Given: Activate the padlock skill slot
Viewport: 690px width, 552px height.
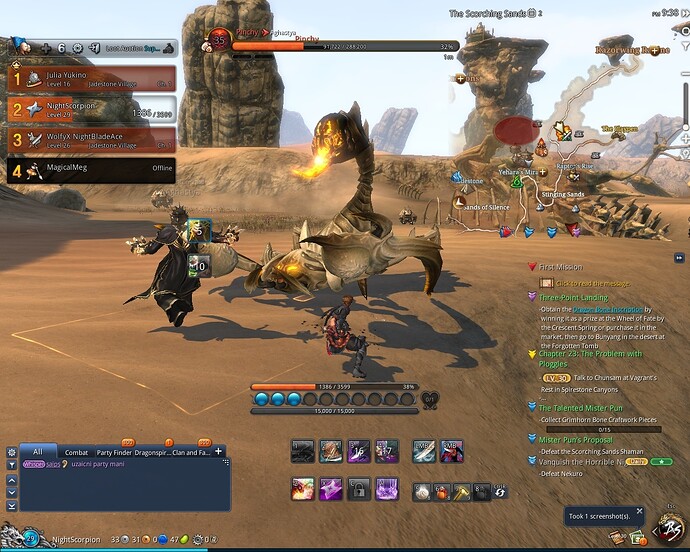Looking at the screenshot, I should tap(359, 490).
